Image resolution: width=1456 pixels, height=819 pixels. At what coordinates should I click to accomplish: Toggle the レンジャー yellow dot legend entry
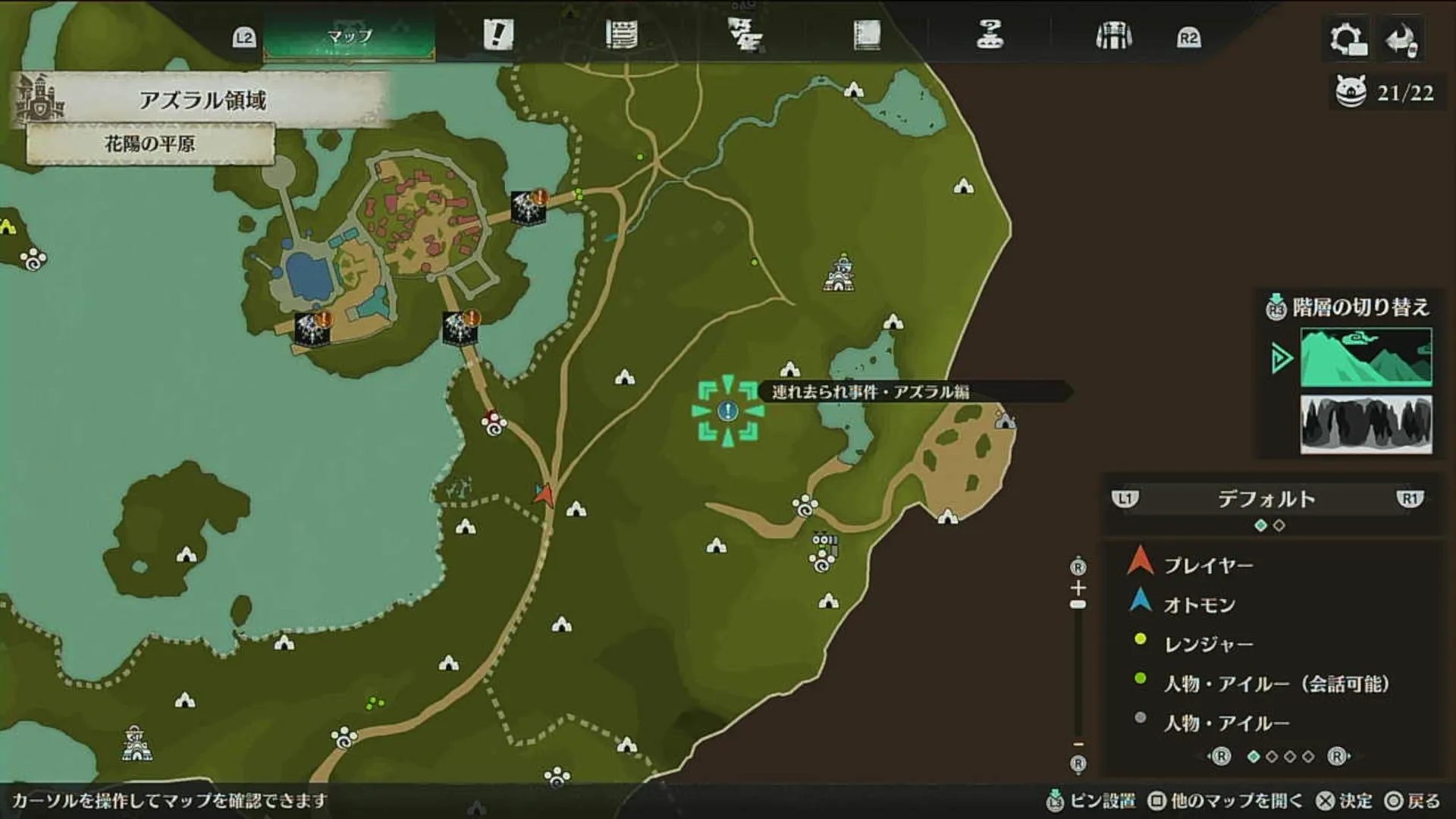click(x=1197, y=642)
